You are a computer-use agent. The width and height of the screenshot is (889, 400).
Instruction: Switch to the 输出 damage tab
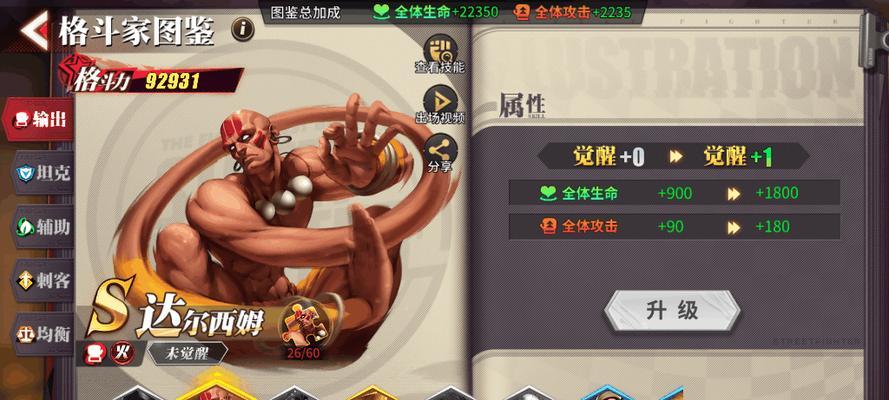click(40, 120)
